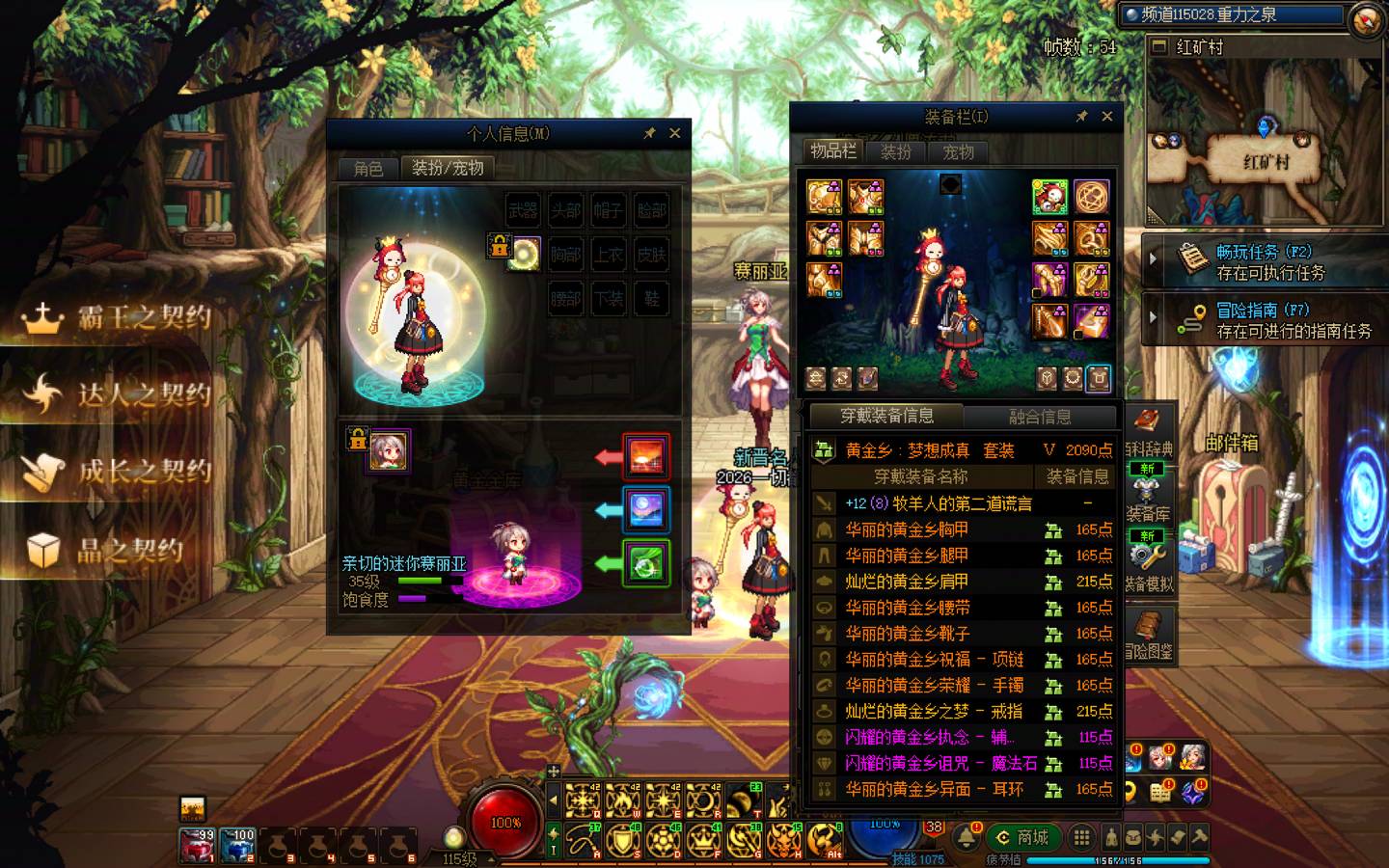Screen dimensions: 1389x868
Task: Open the 畅玩任务 quest tracker
Action: click(x=1264, y=261)
